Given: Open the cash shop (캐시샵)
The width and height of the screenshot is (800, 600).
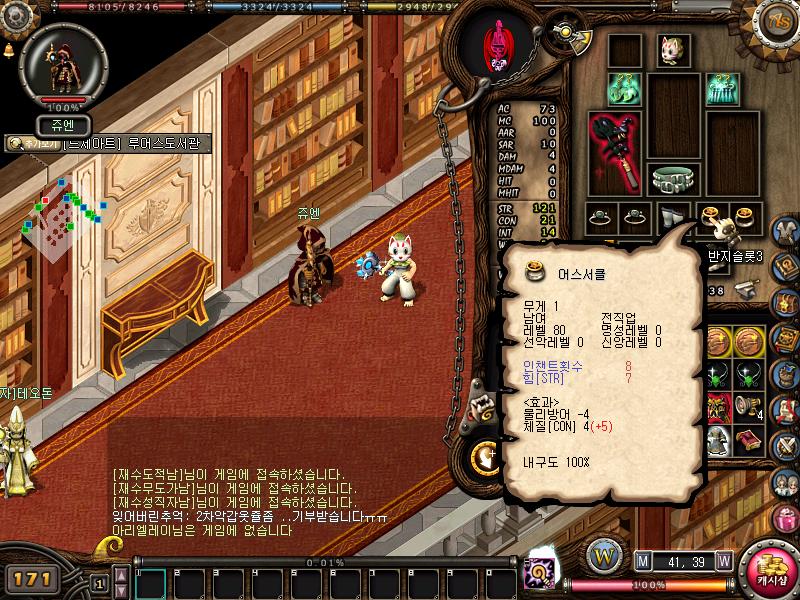Looking at the screenshot, I should click(769, 565).
